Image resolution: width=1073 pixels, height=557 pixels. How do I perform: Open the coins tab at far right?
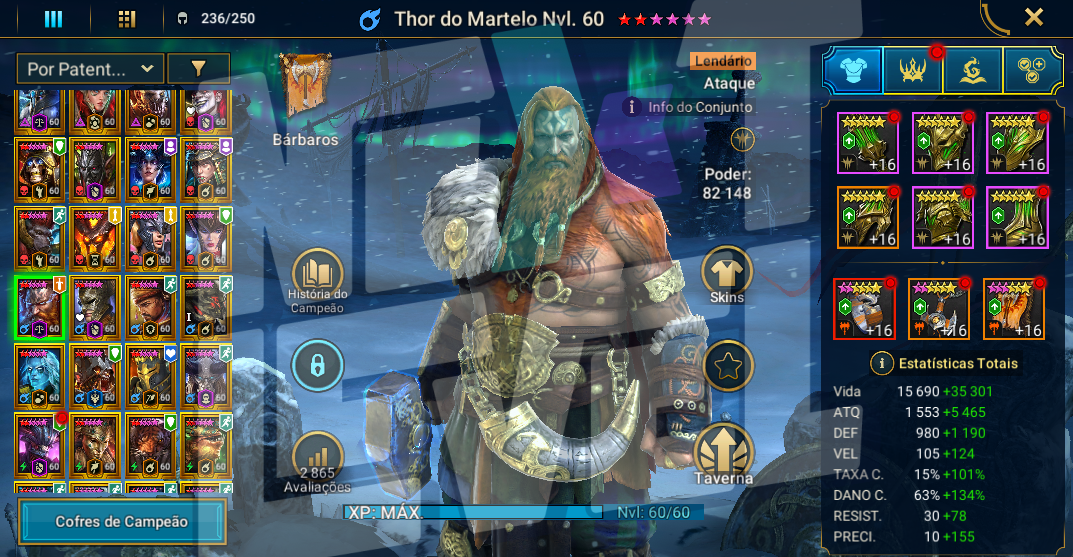coord(1033,70)
